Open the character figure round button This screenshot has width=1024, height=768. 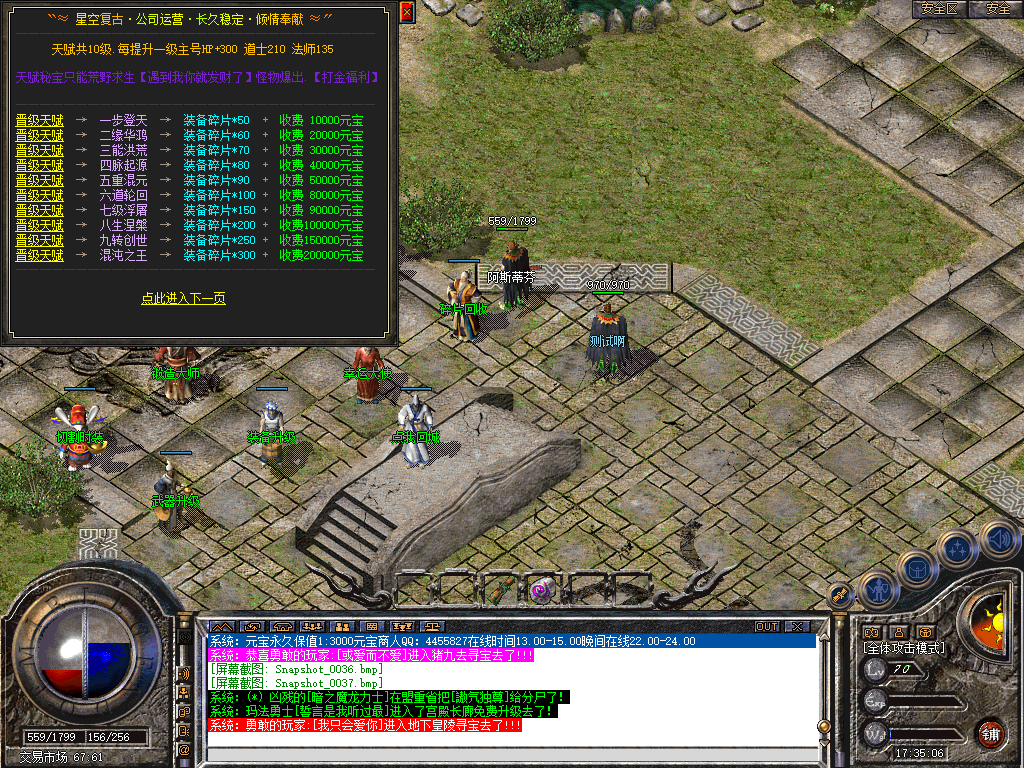(878, 590)
